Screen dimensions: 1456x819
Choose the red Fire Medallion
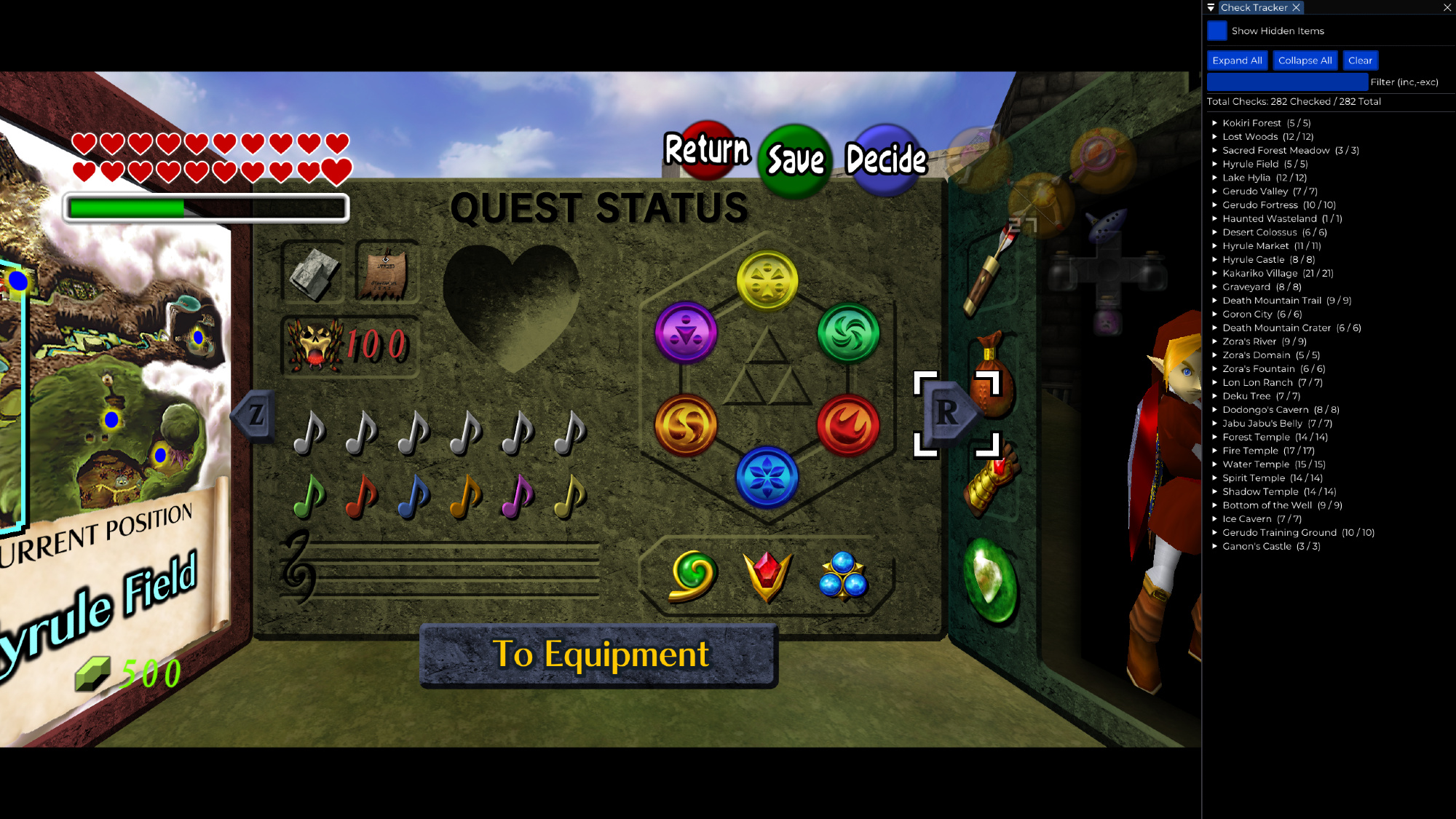[848, 425]
